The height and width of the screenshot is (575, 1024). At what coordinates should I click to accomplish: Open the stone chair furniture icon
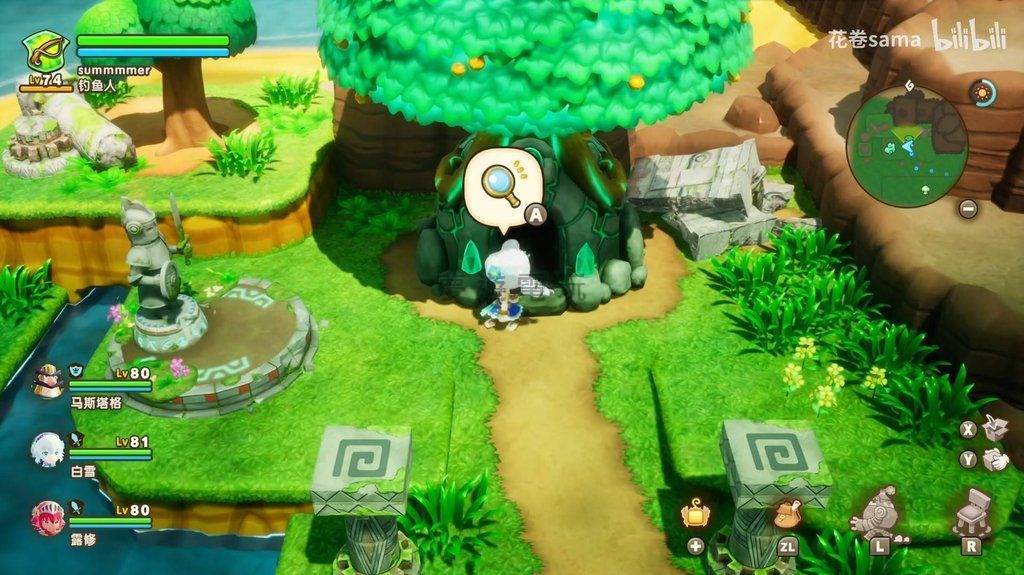click(x=971, y=511)
